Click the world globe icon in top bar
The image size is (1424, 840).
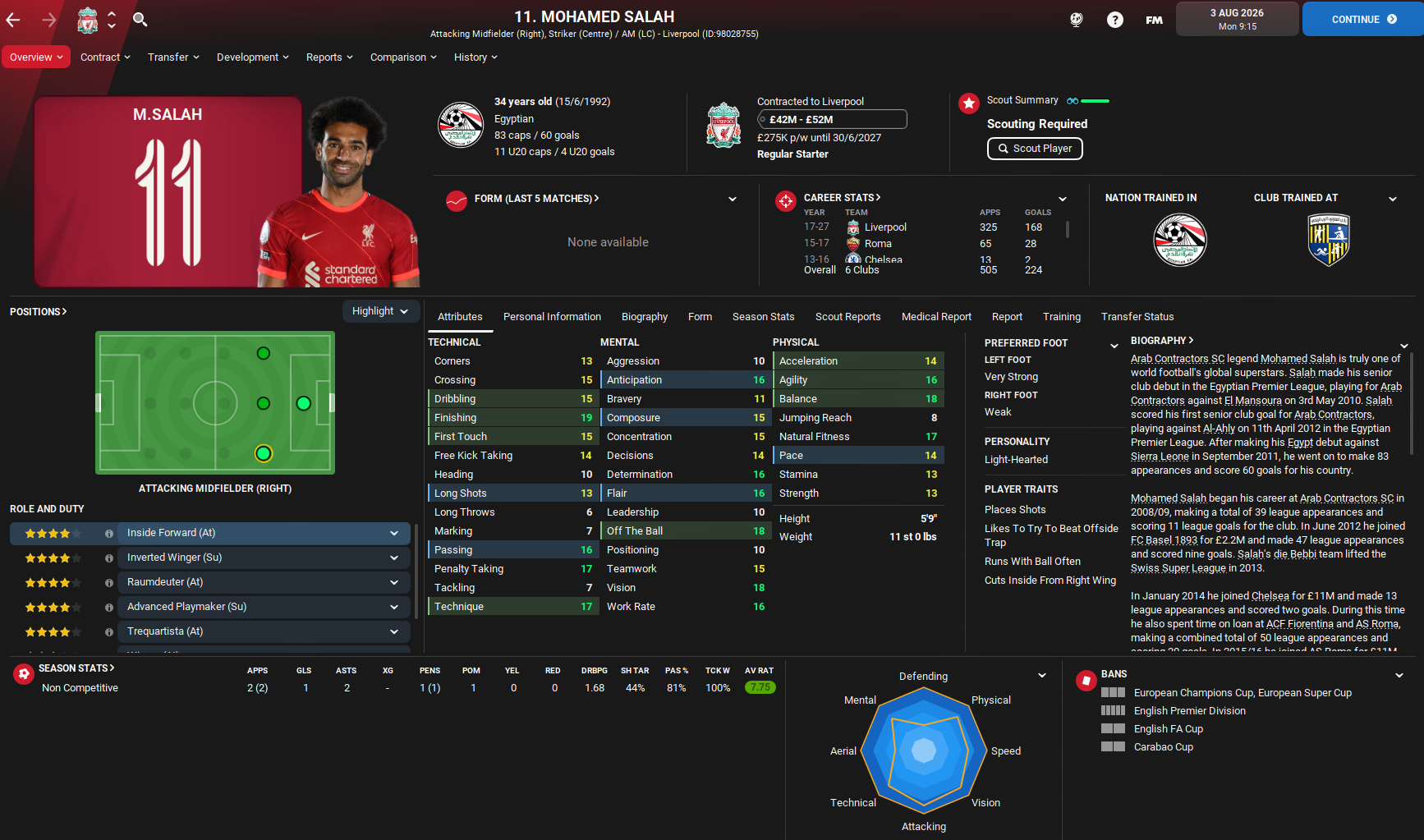point(1077,19)
